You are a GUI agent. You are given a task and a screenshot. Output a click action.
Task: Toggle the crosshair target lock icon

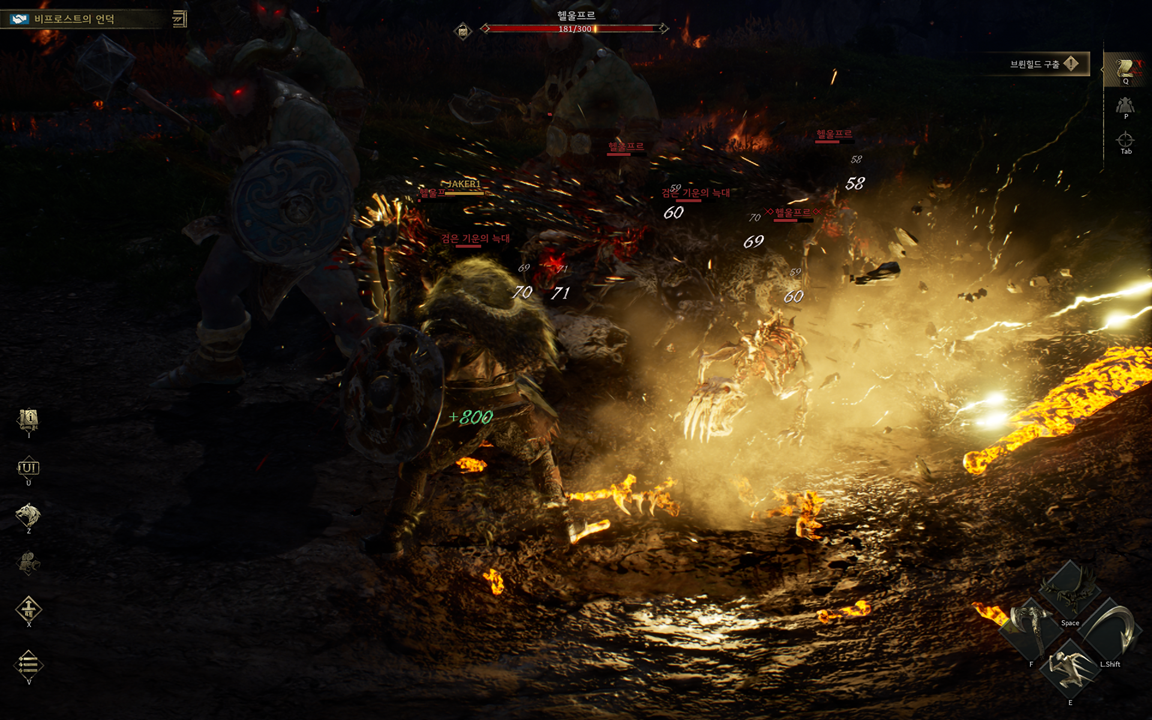1126,140
